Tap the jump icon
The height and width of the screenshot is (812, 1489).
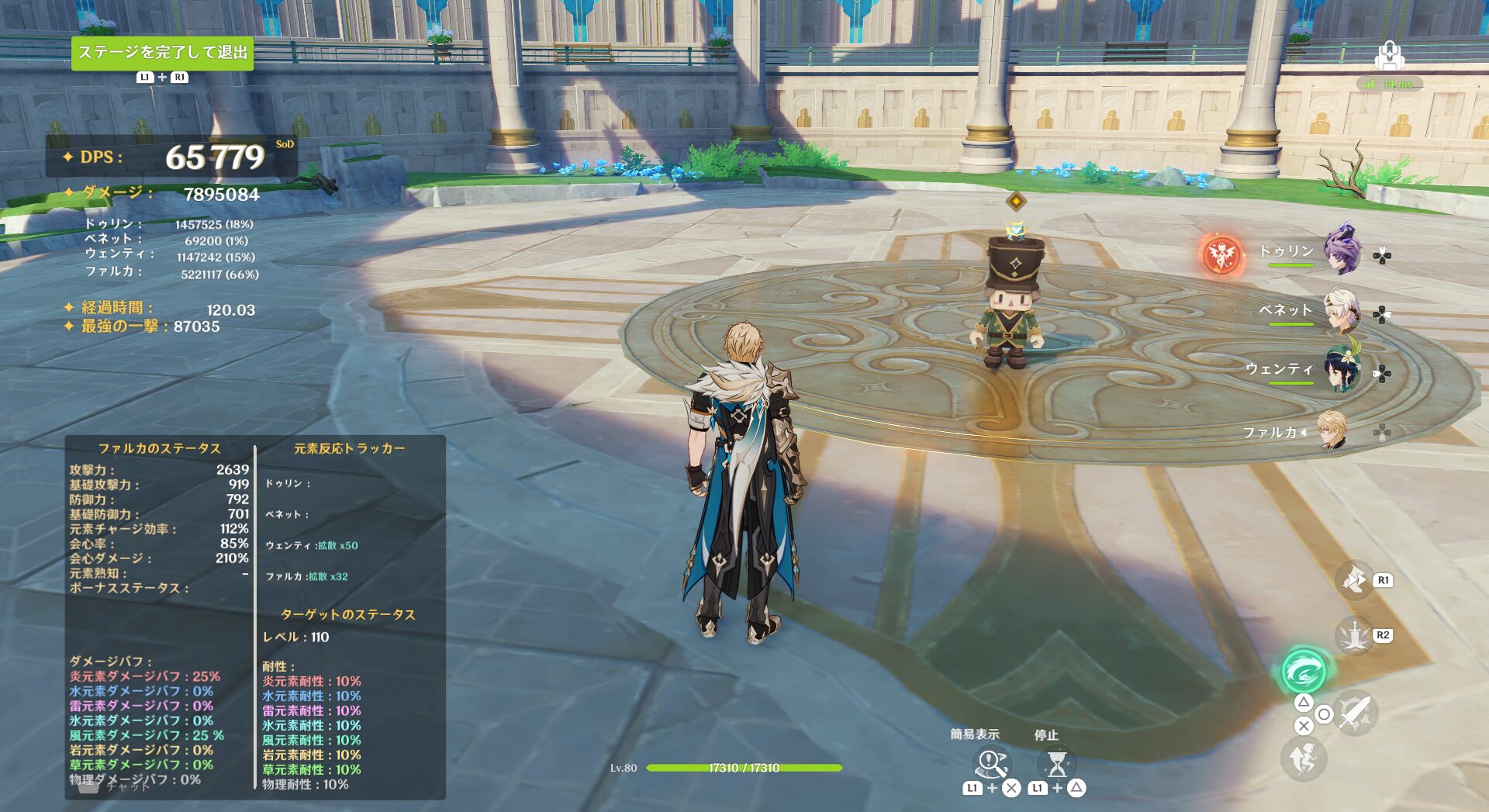tap(1304, 758)
